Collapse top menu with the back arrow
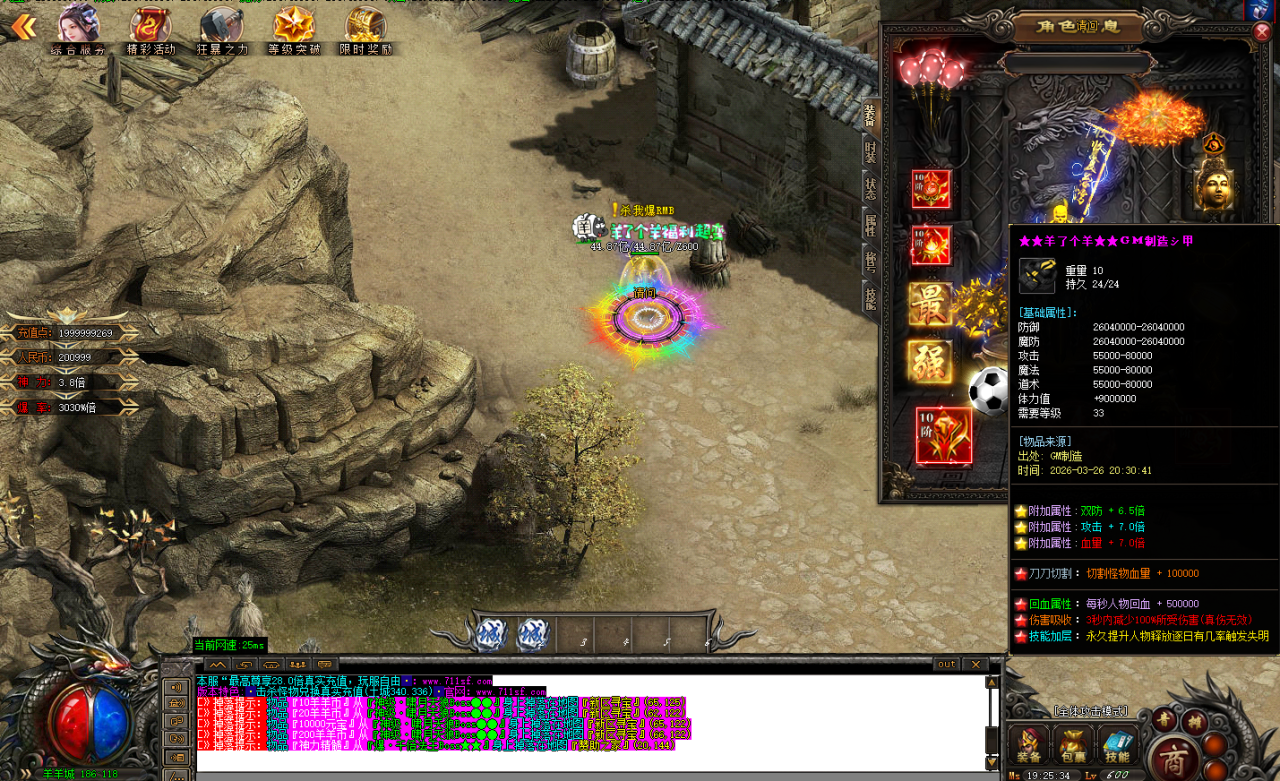The image size is (1280, 781). [22, 27]
